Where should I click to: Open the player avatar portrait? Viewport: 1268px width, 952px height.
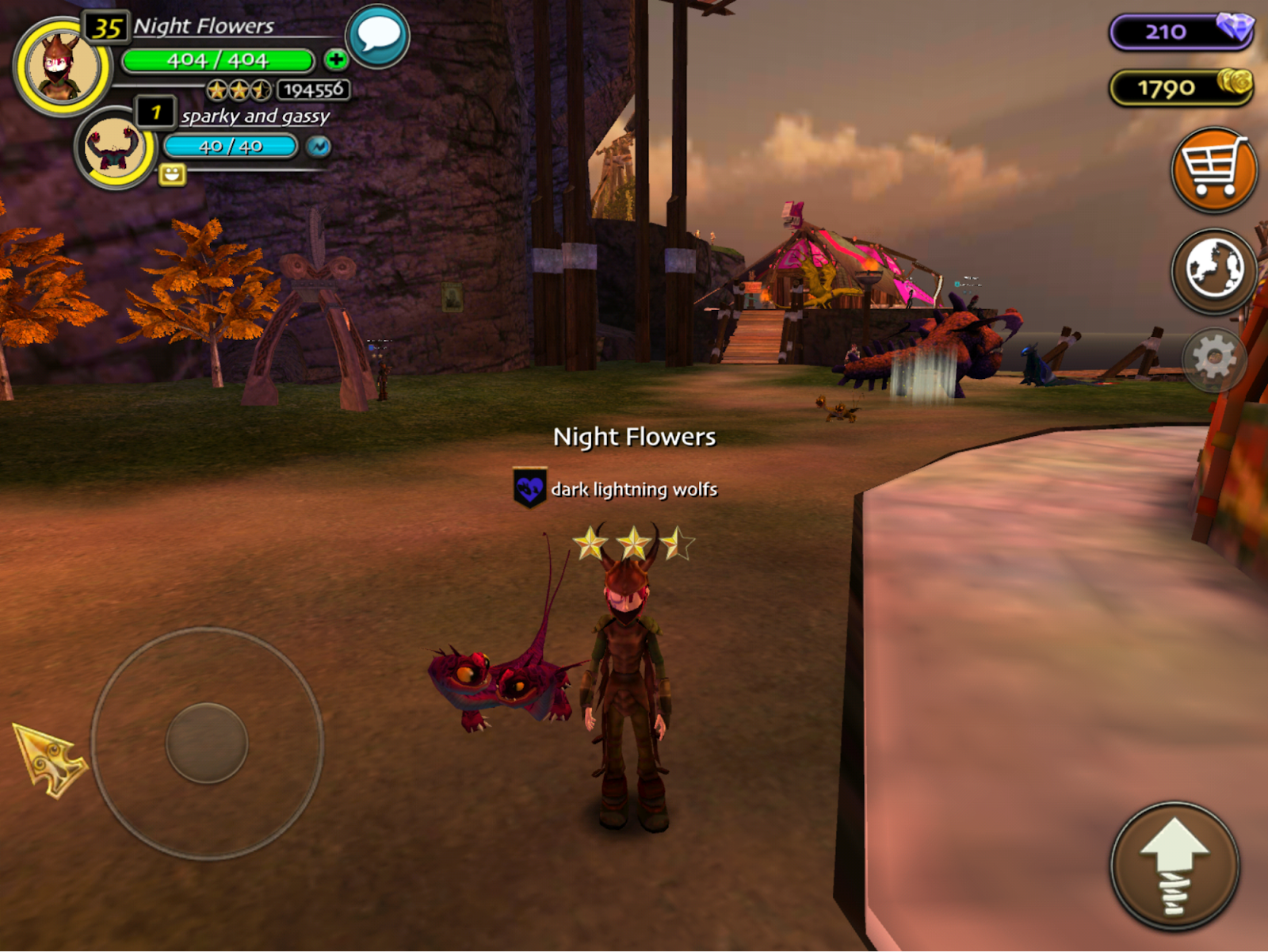(x=61, y=67)
